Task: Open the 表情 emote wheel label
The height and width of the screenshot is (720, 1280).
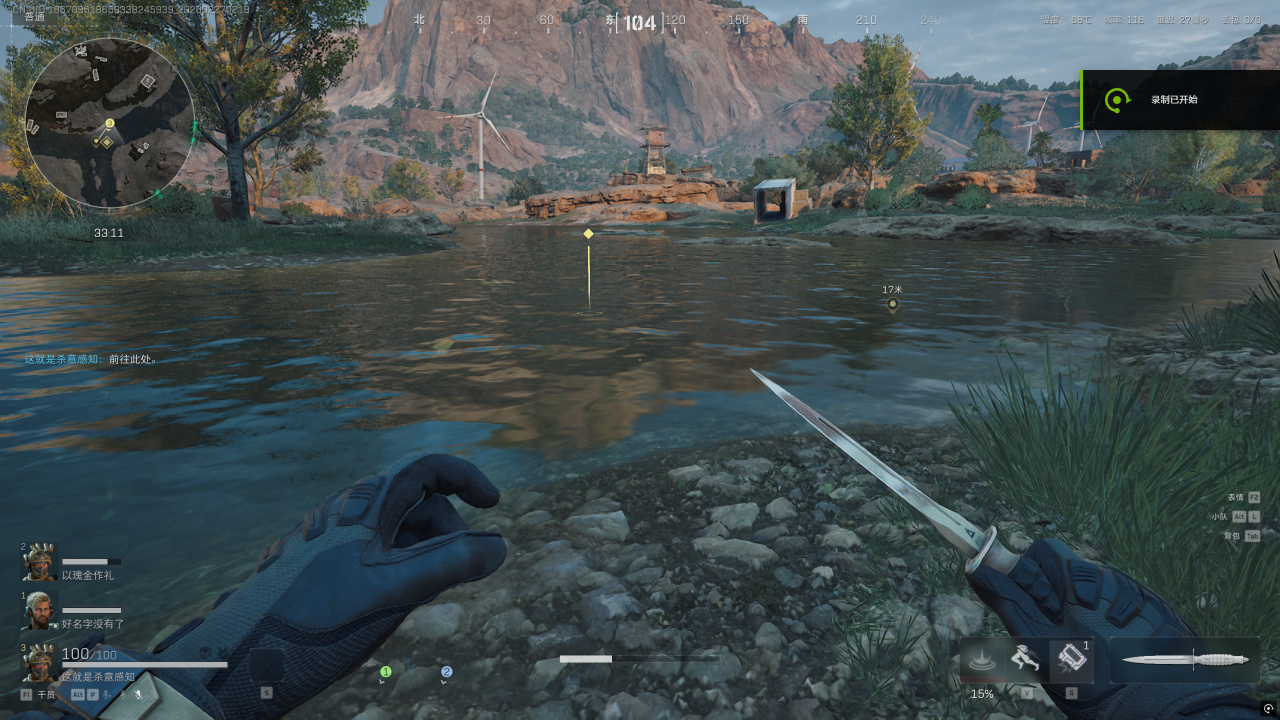Action: tap(1236, 497)
